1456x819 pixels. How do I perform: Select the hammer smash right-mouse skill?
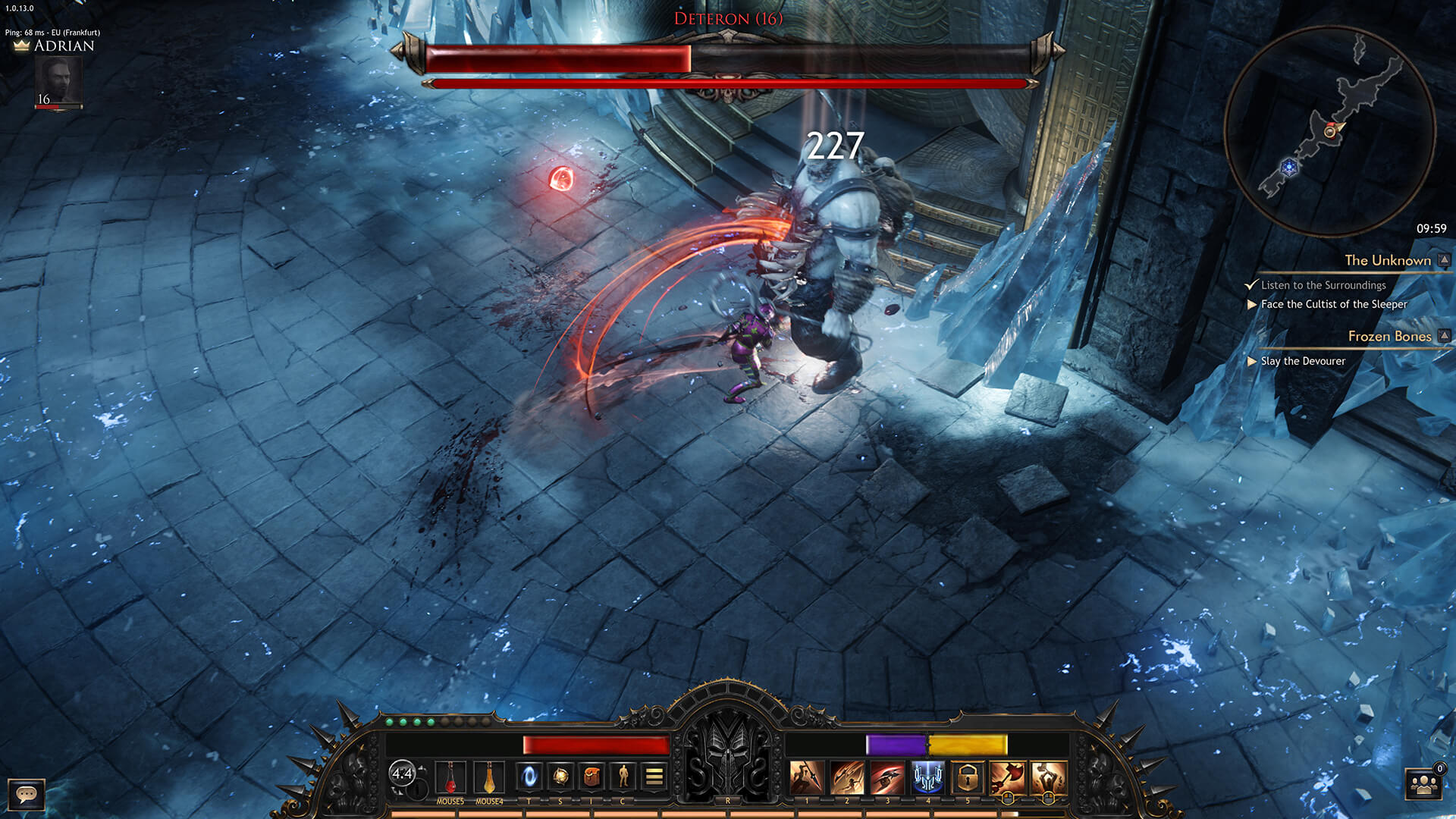pos(1048,777)
